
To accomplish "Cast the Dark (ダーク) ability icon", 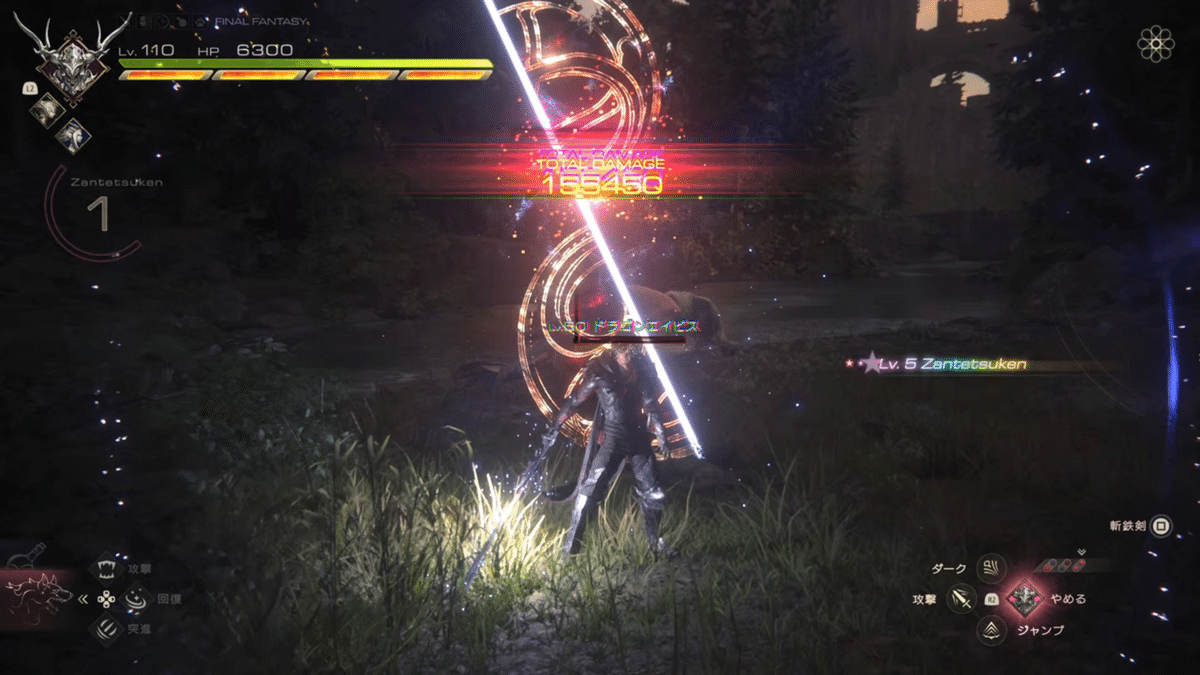I will [991, 569].
